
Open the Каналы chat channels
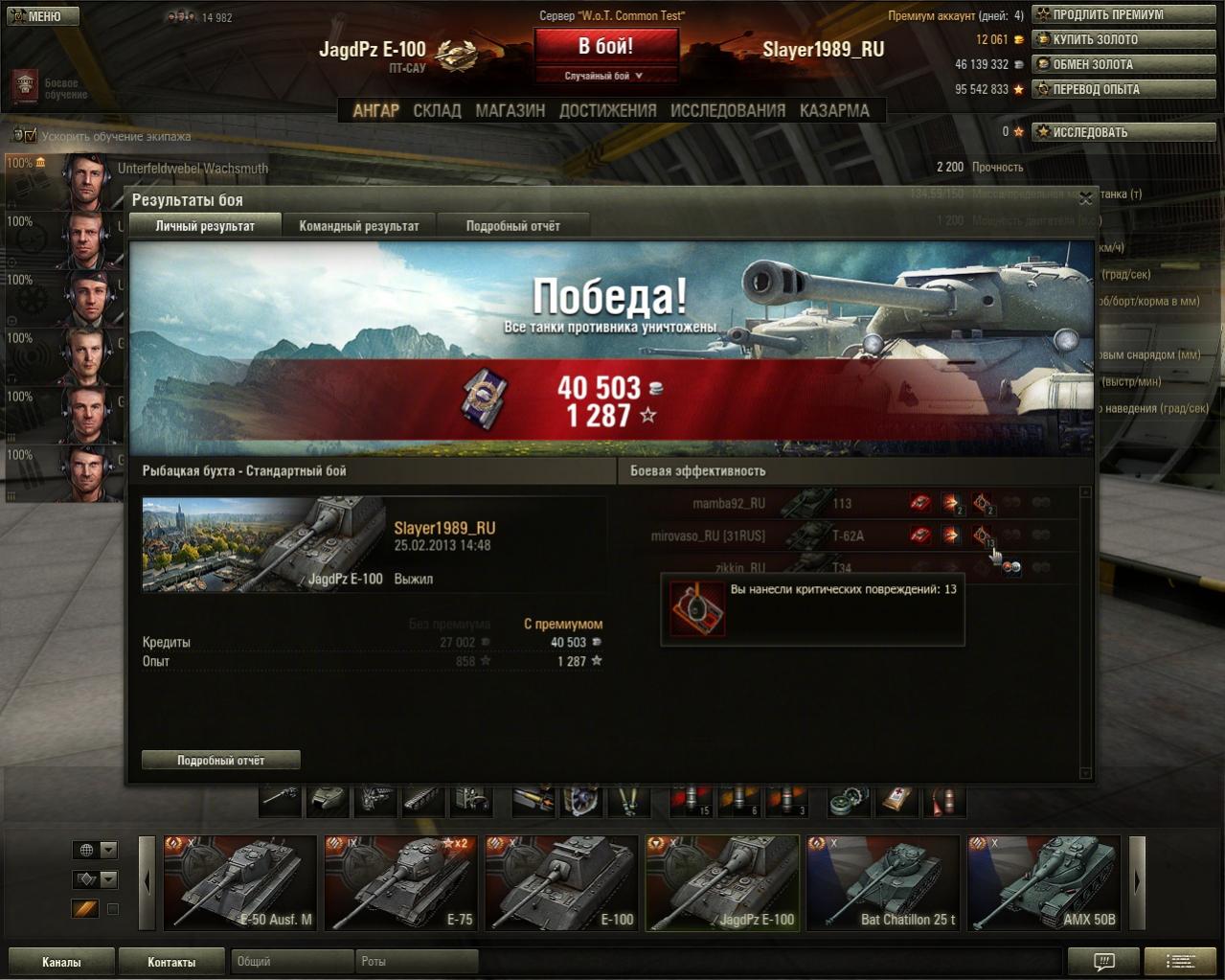[61, 962]
